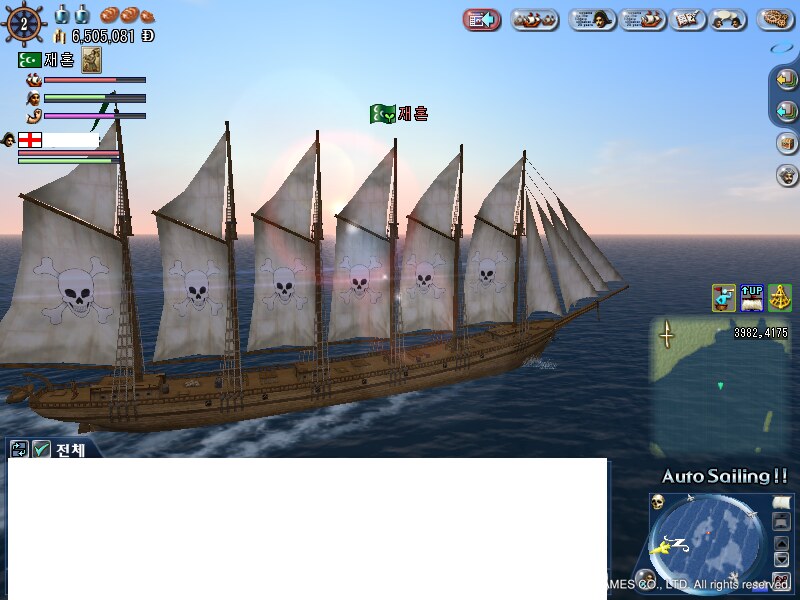Open the world map button
800x600 pixels.
click(x=688, y=19)
